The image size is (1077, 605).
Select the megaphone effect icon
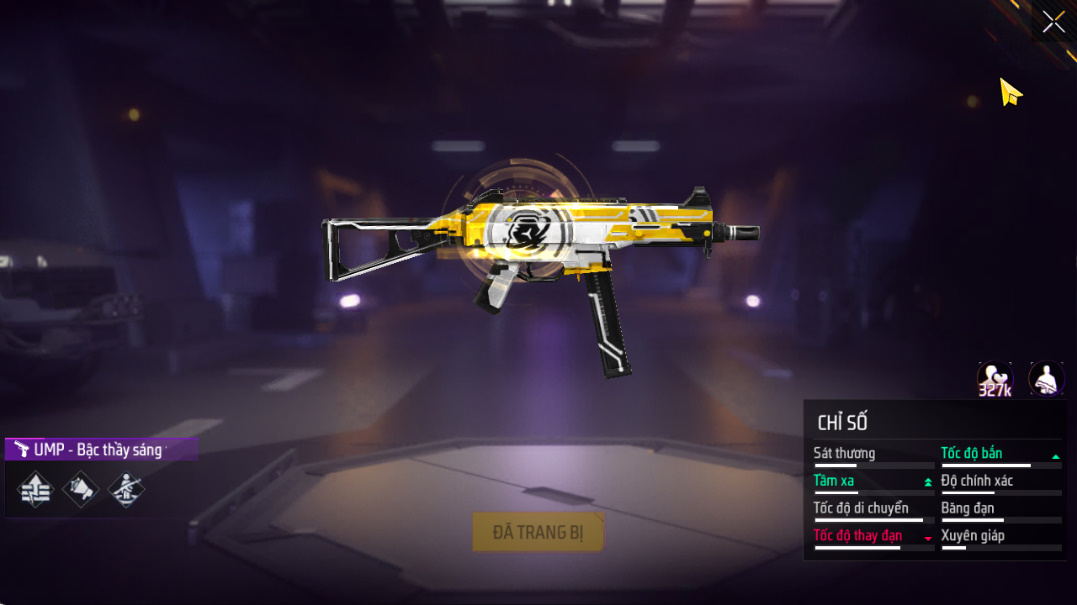point(81,489)
